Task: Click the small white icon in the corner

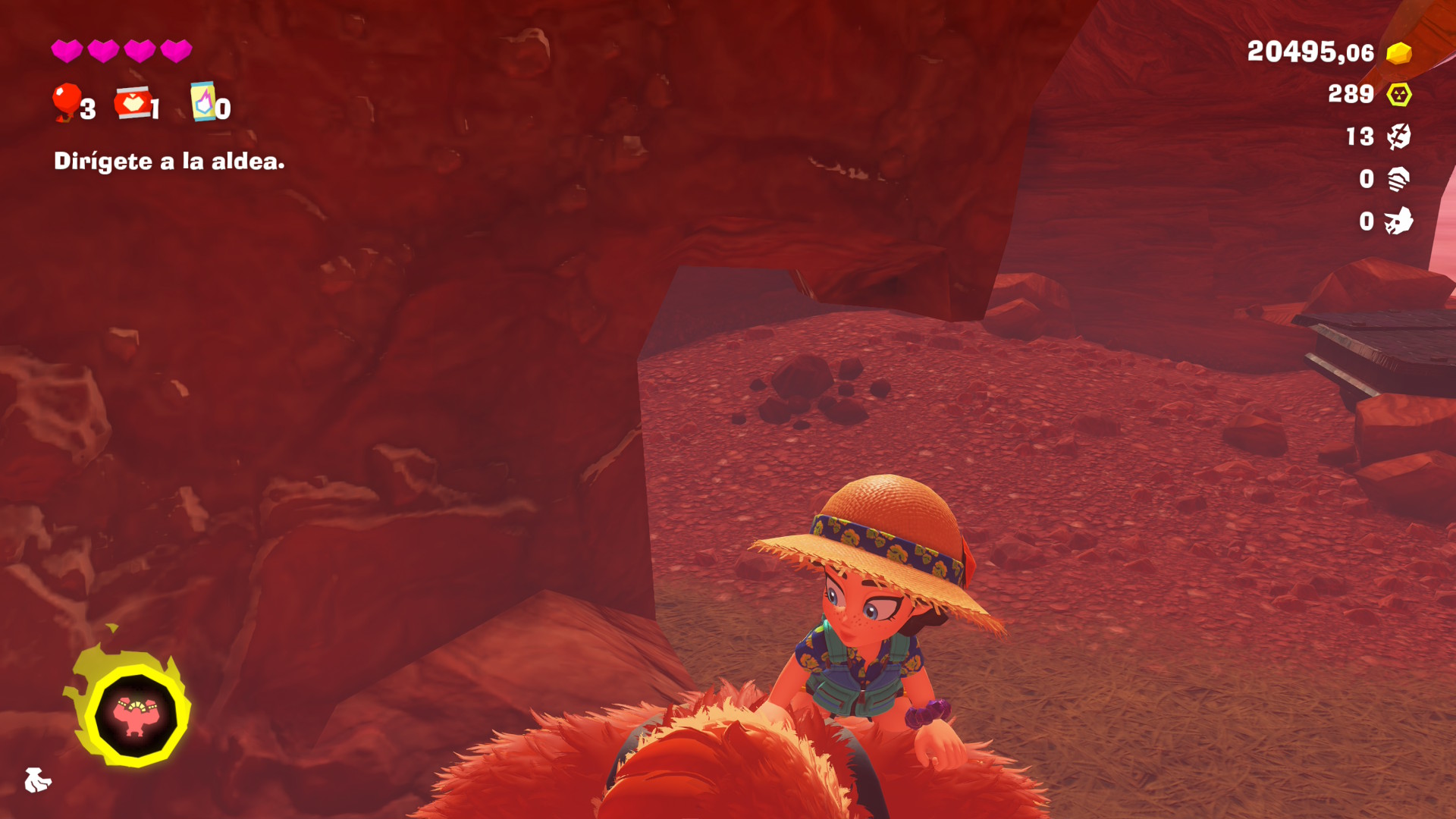Action: pyautogui.click(x=36, y=780)
